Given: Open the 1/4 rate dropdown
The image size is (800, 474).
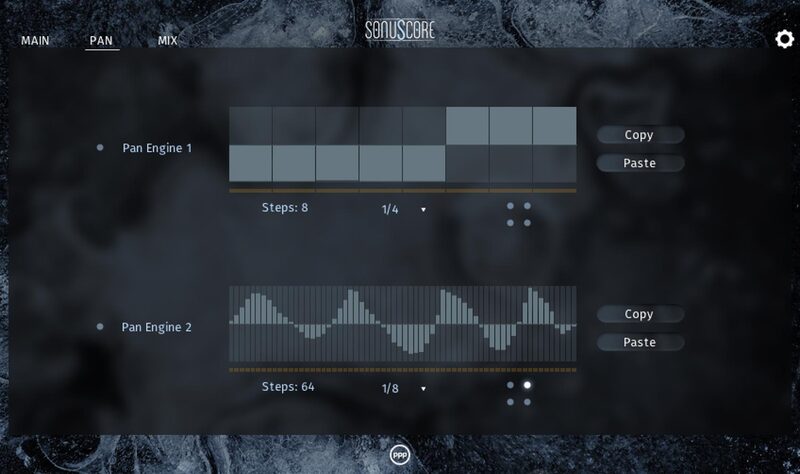Looking at the screenshot, I should point(403,209).
